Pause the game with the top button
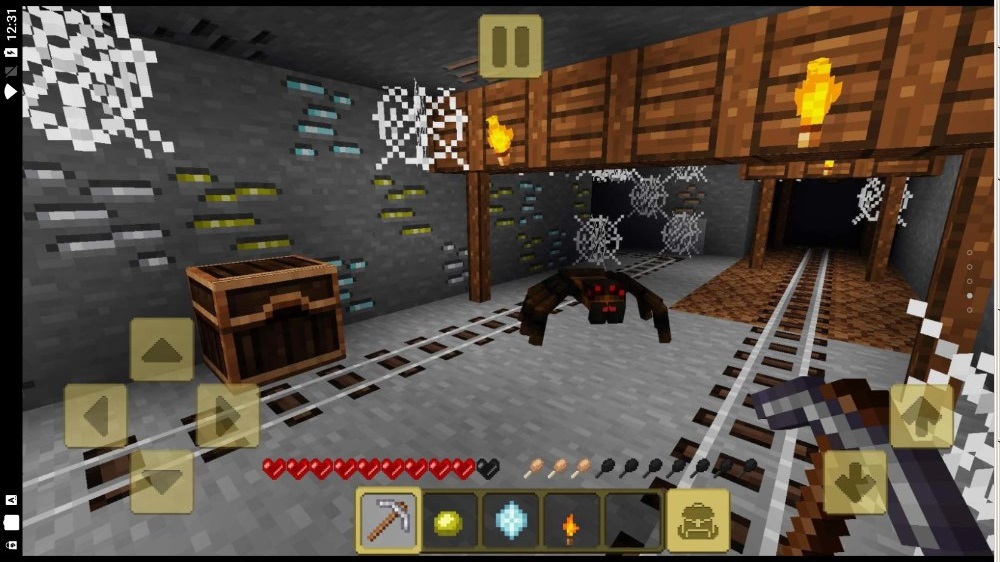 click(x=510, y=46)
